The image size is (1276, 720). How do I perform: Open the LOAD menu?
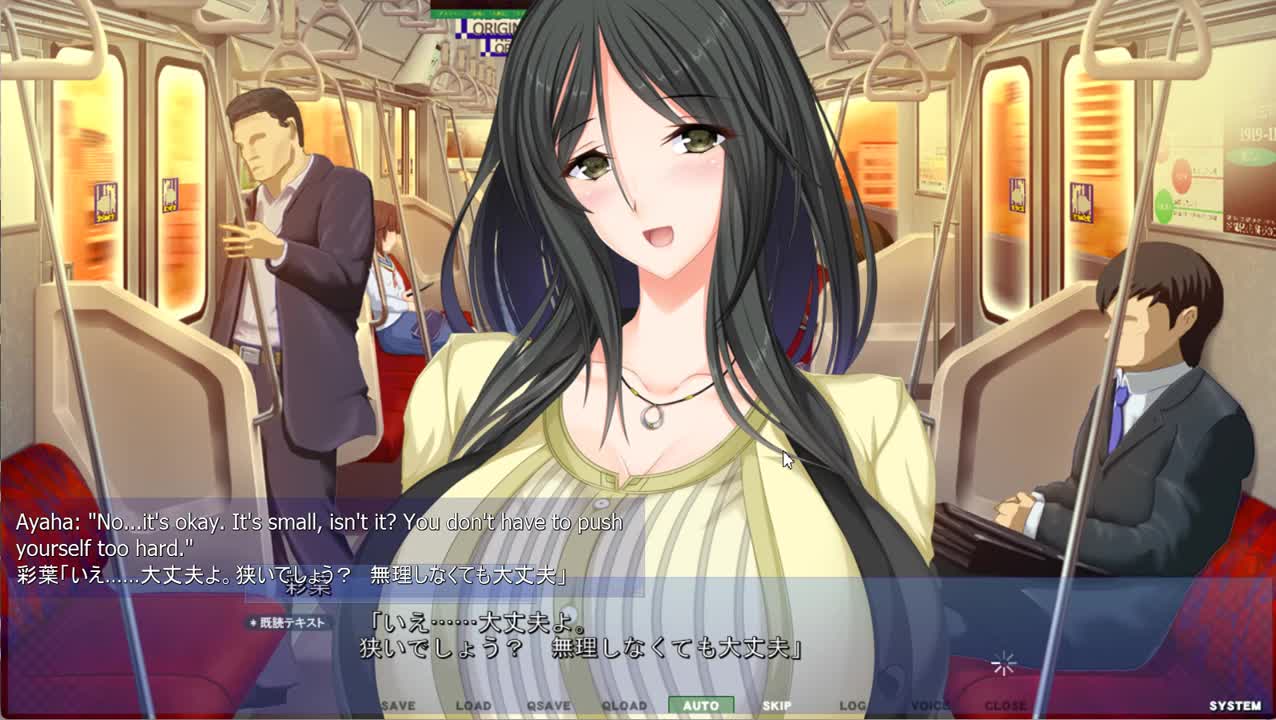click(473, 706)
